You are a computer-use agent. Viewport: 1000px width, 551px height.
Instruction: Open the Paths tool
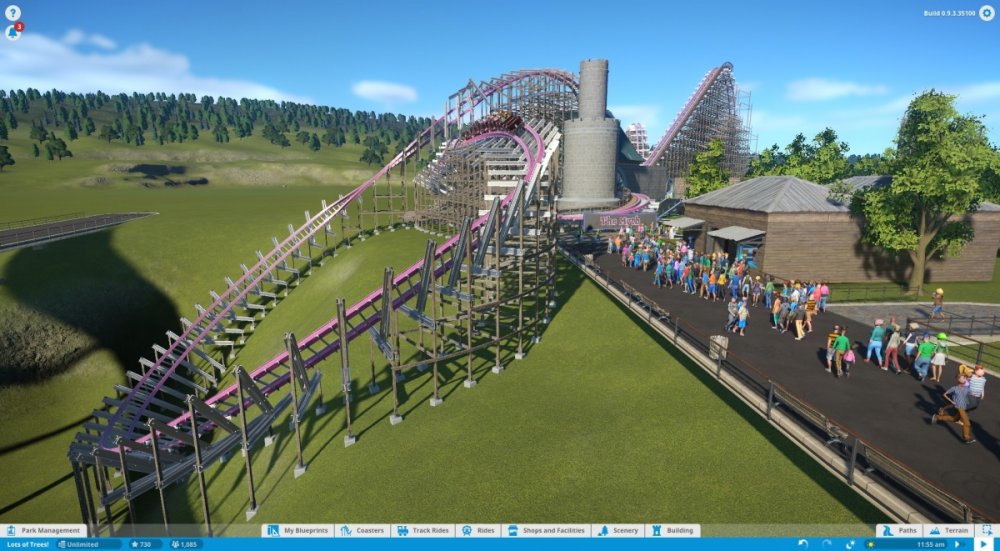pos(900,531)
